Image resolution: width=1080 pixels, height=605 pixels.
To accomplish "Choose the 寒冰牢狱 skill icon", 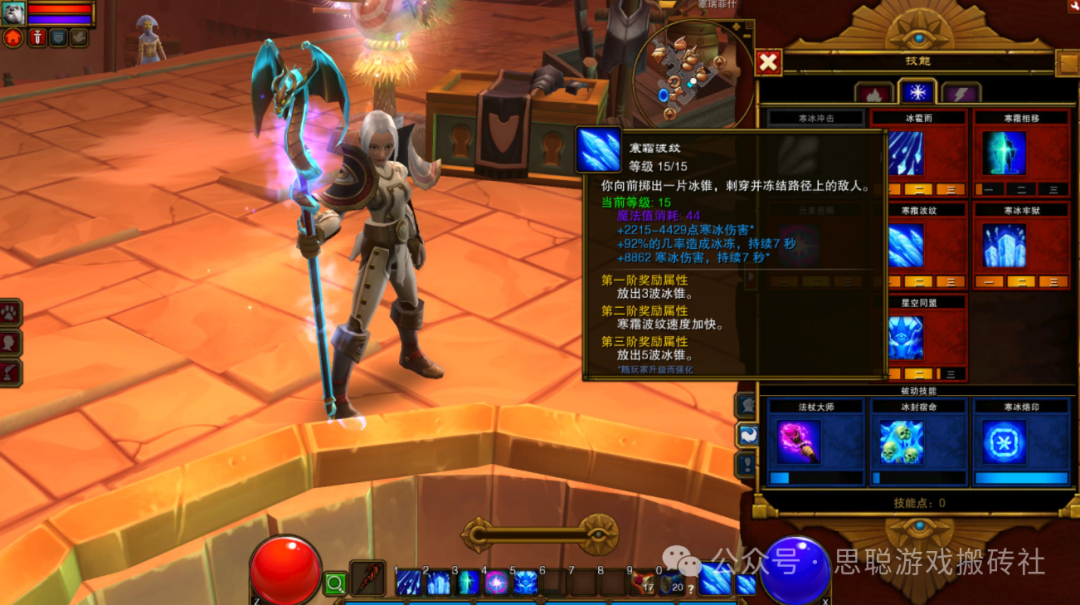I will 1004,245.
